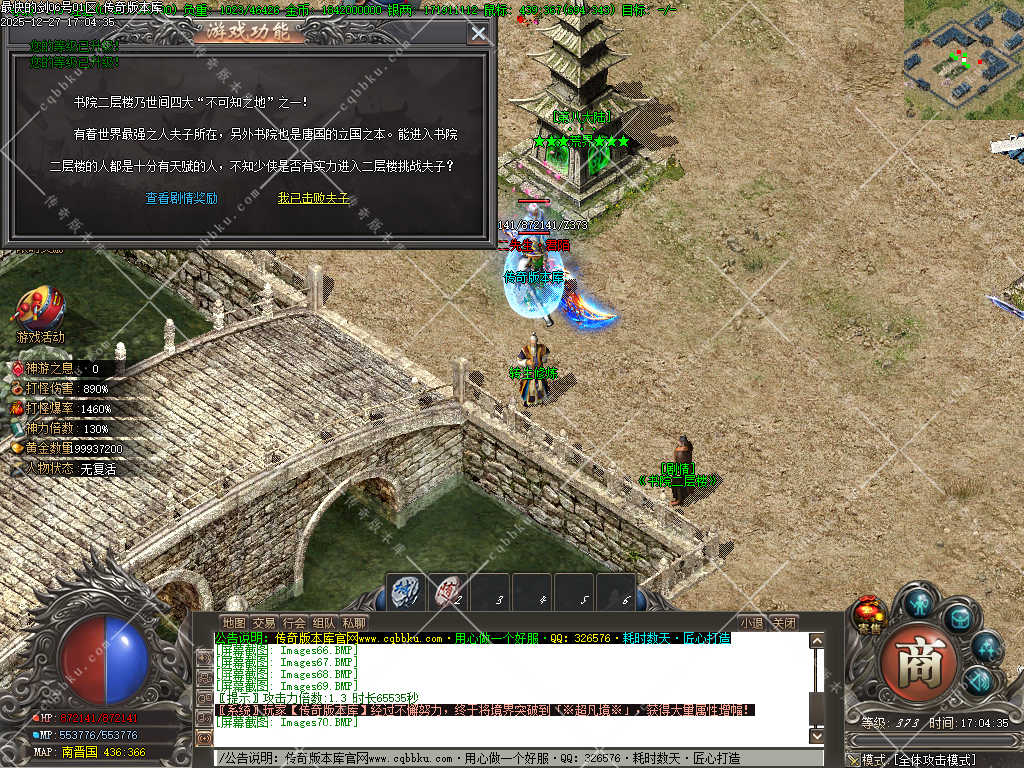Switch to the 行会 guild tab
1024x768 pixels.
294,623
